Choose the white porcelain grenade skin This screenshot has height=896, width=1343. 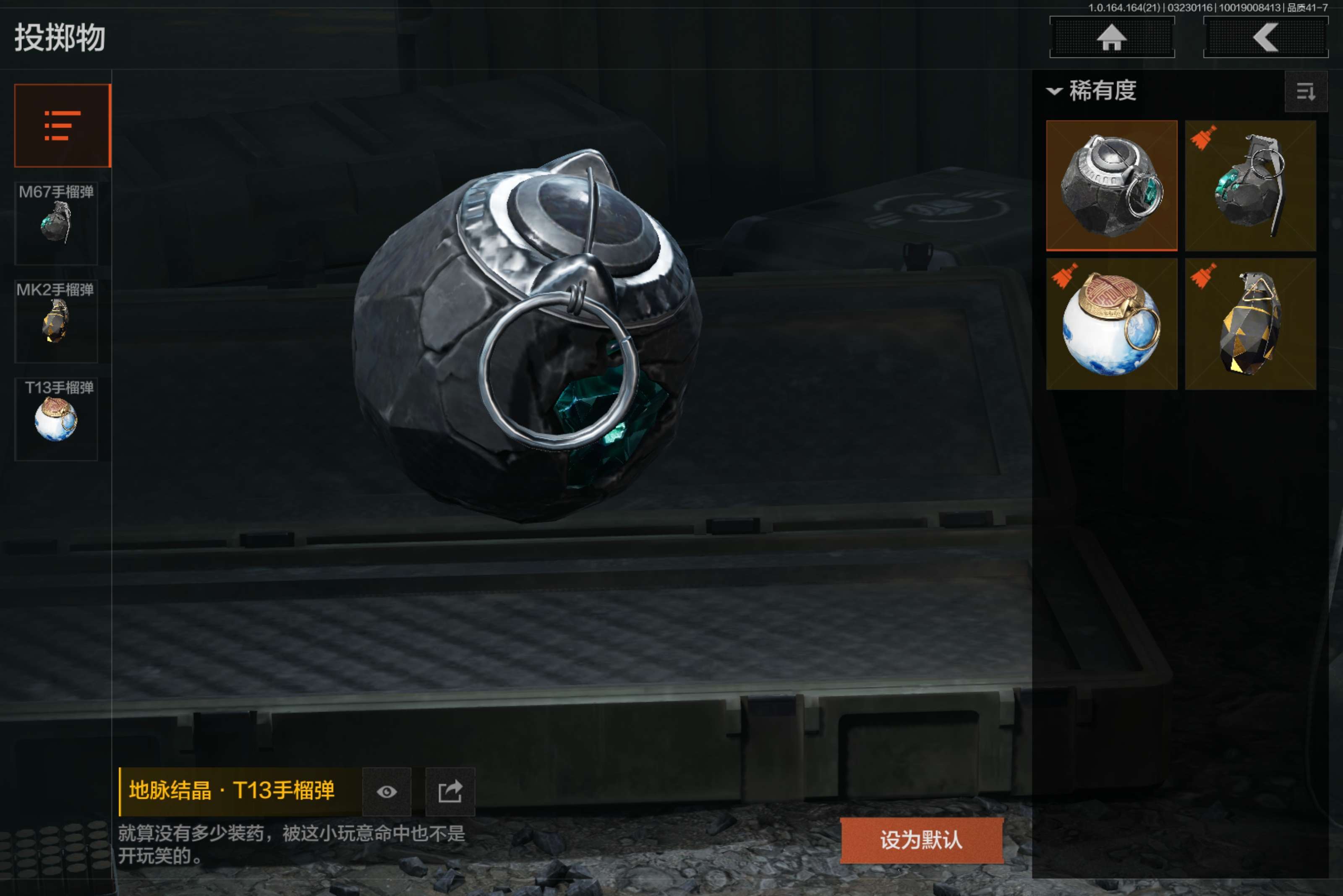[1111, 324]
